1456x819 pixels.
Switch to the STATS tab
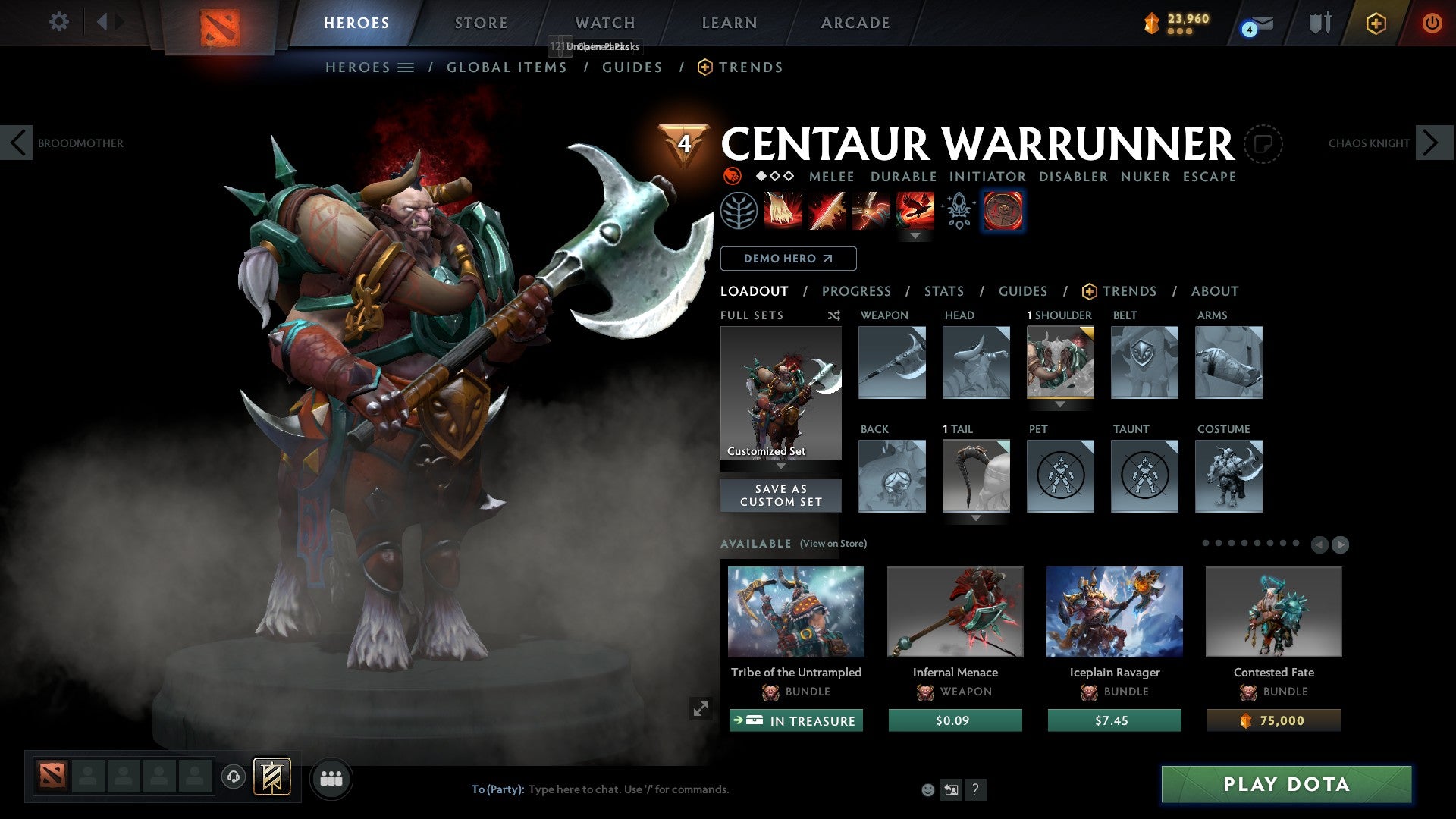point(943,291)
